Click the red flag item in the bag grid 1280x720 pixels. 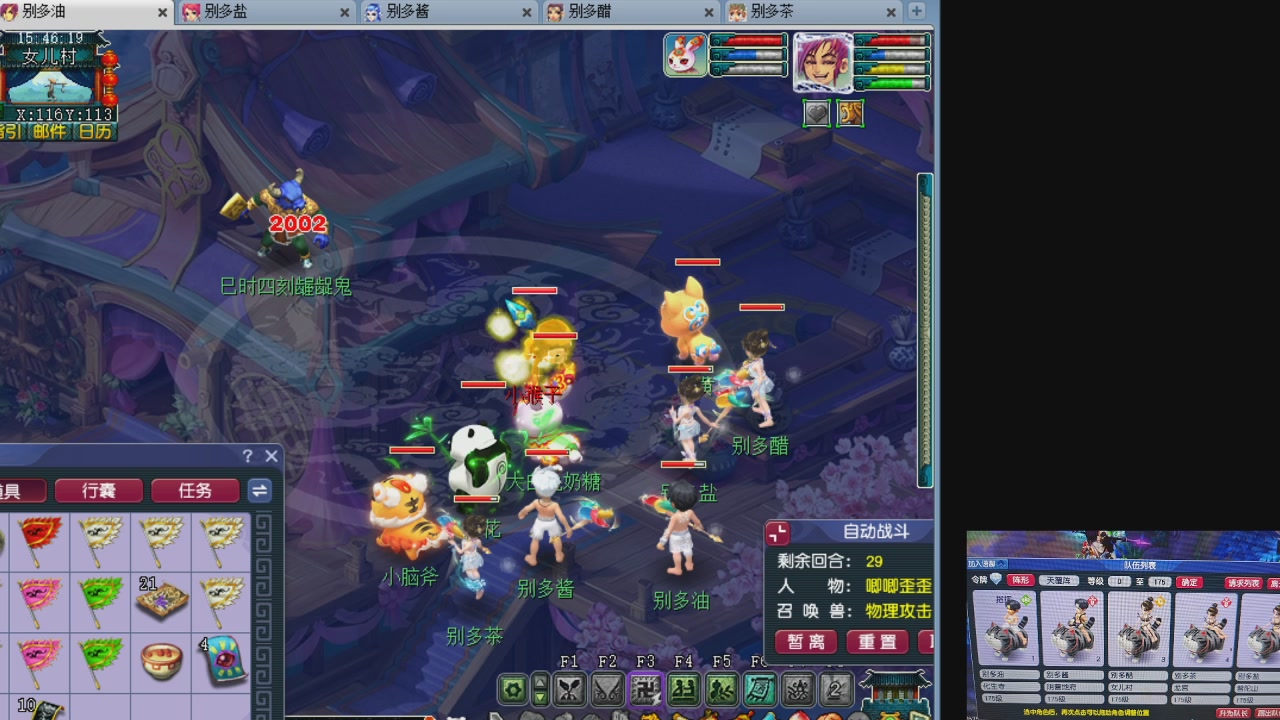pyautogui.click(x=38, y=541)
